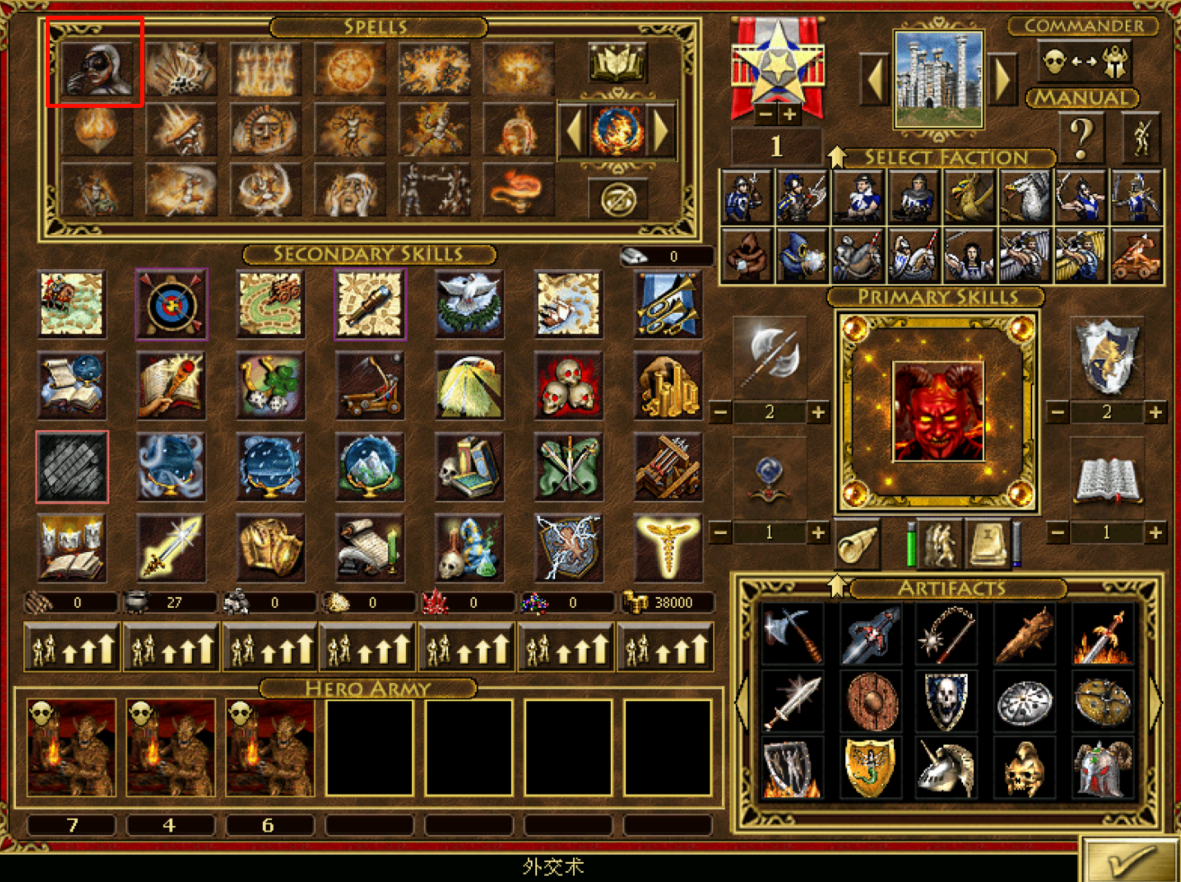Switch to the next faction with right arrow
Viewport: 1181px width, 882px height.
[1002, 79]
